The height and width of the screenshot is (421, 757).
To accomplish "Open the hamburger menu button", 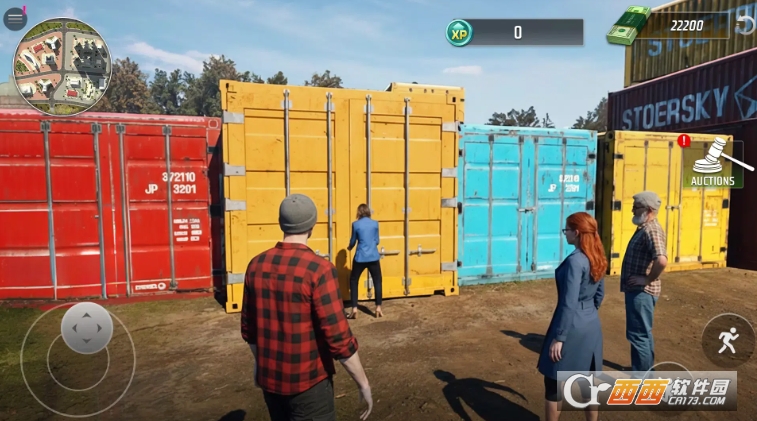I will click(14, 18).
